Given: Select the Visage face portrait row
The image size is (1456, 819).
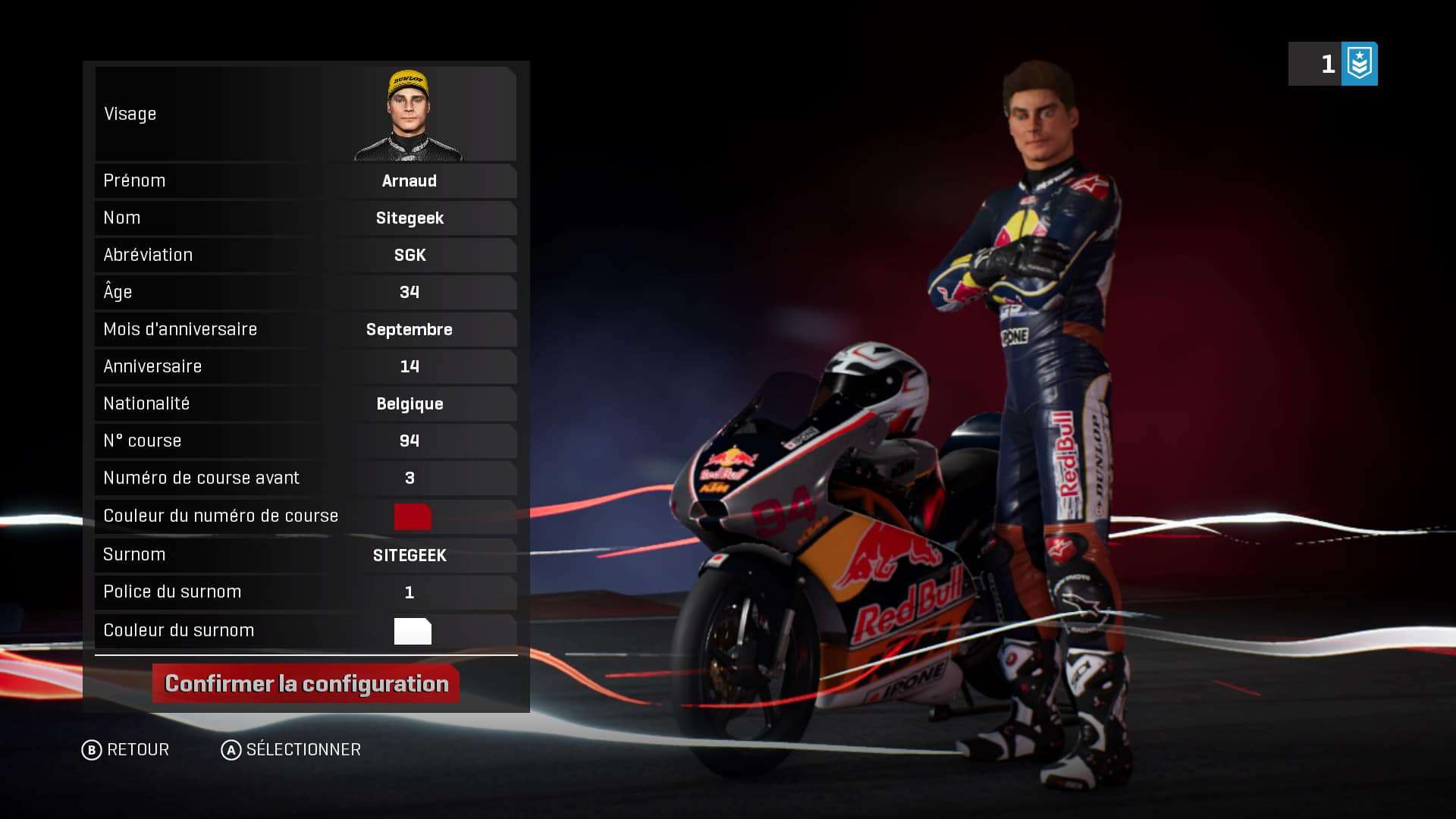Looking at the screenshot, I should pyautogui.click(x=306, y=114).
